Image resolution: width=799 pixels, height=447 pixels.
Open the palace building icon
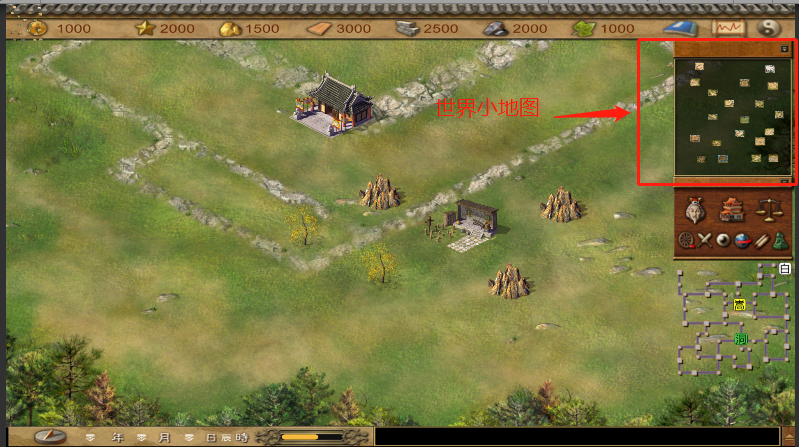pyautogui.click(x=731, y=209)
